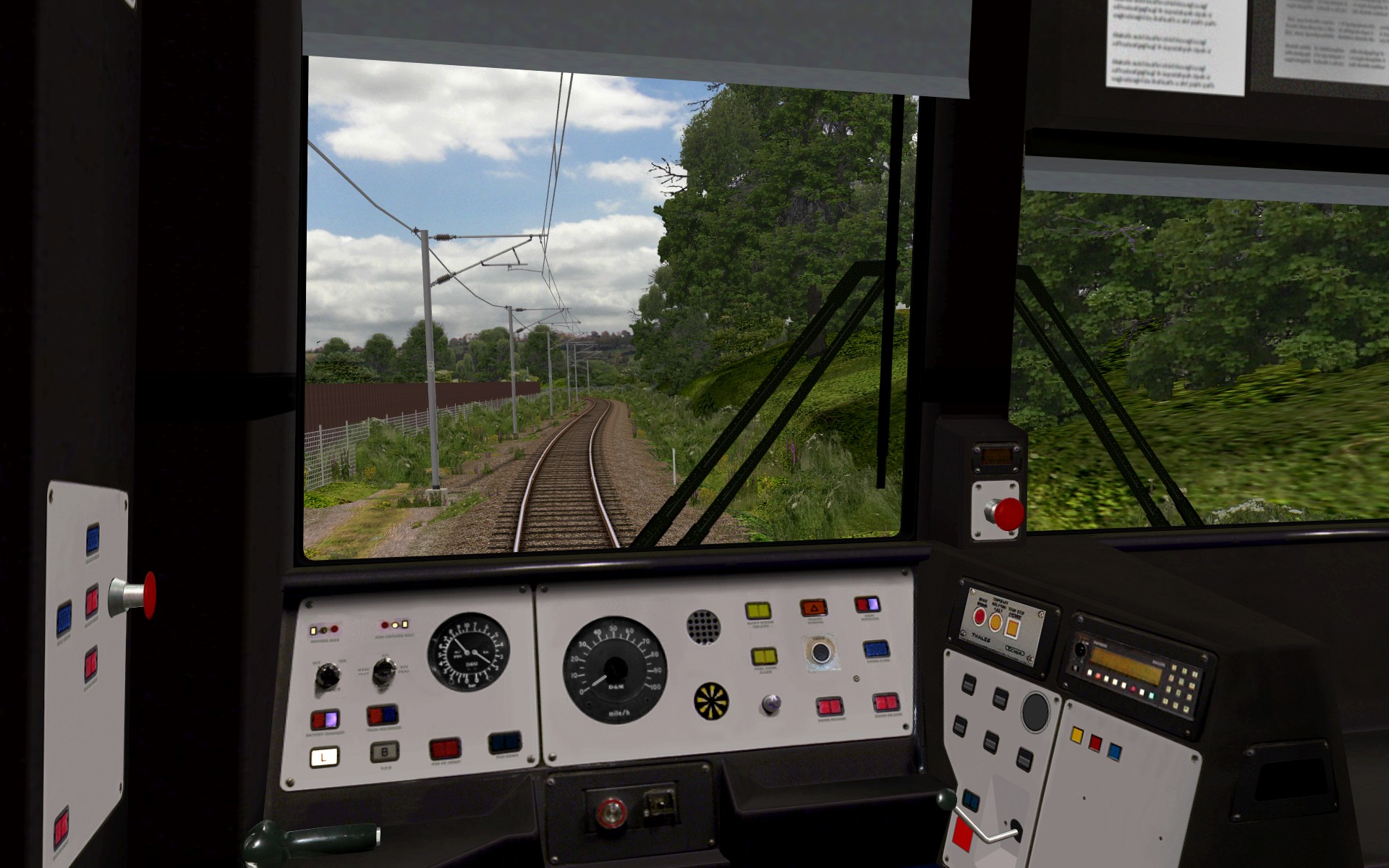This screenshot has width=1389, height=868.
Task: Push the small silver dome button
Action: 771,703
